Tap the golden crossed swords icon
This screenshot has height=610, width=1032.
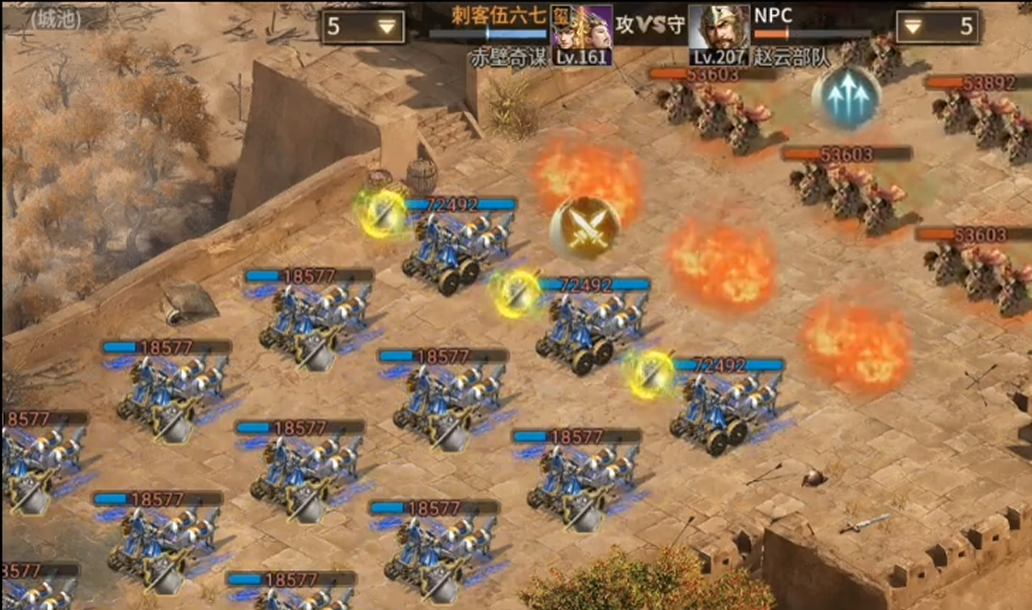click(585, 227)
